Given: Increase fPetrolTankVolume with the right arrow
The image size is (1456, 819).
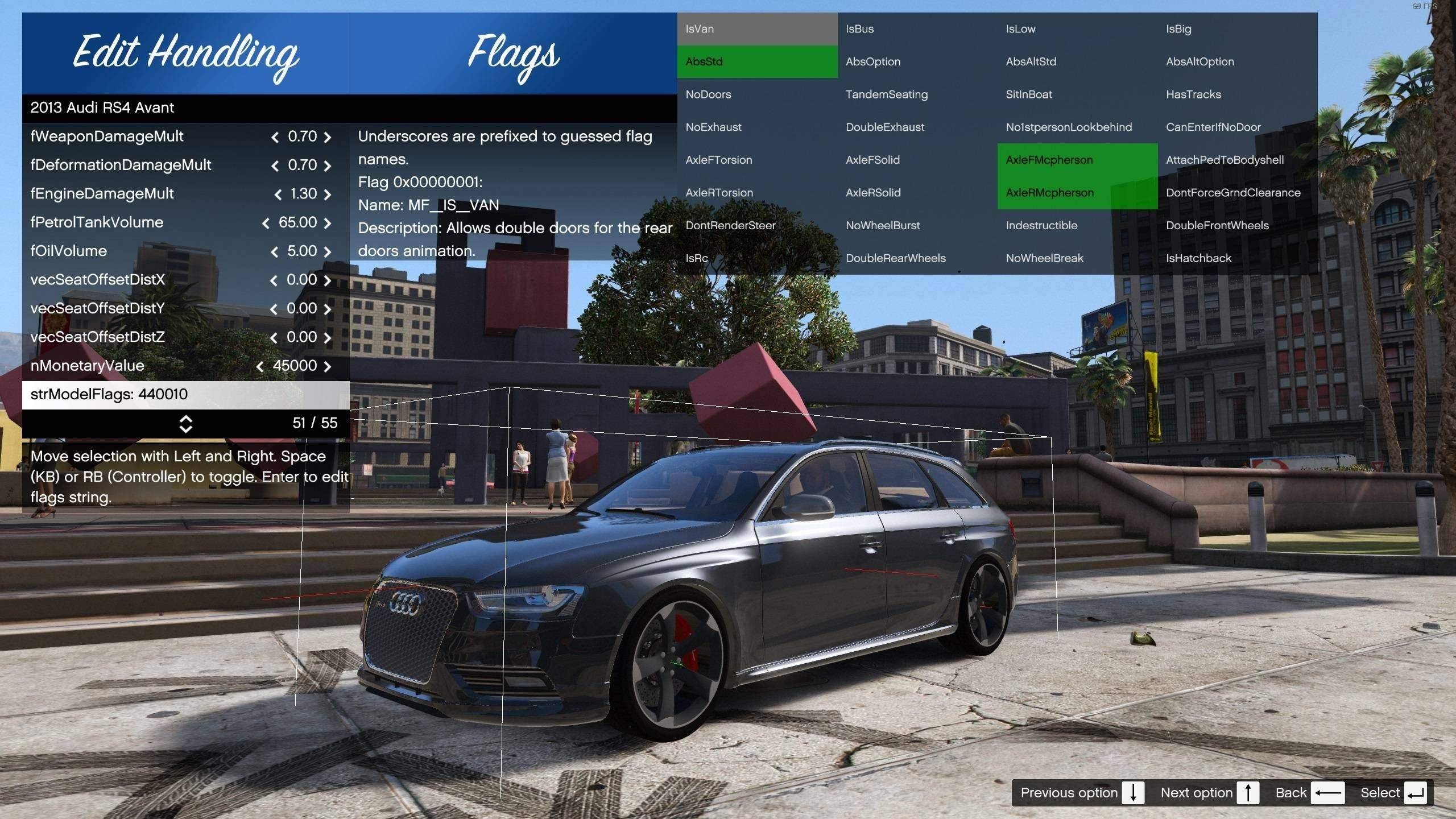Looking at the screenshot, I should click(328, 223).
